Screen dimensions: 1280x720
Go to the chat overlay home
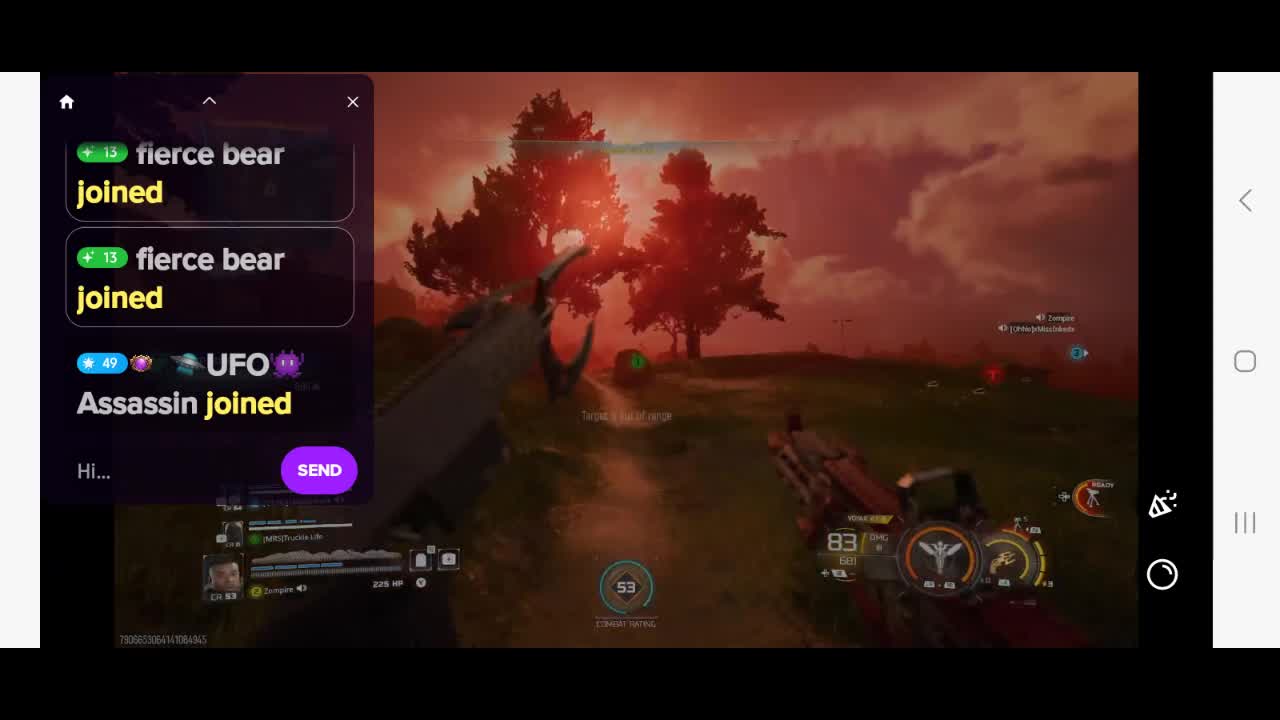[x=67, y=102]
